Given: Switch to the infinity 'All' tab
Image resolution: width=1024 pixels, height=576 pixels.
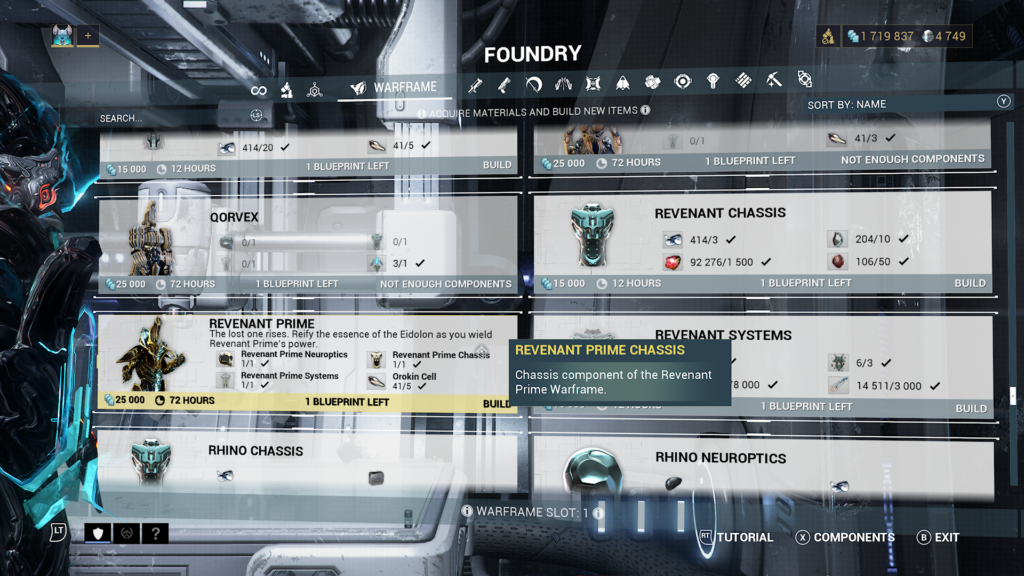Looking at the screenshot, I should [259, 90].
